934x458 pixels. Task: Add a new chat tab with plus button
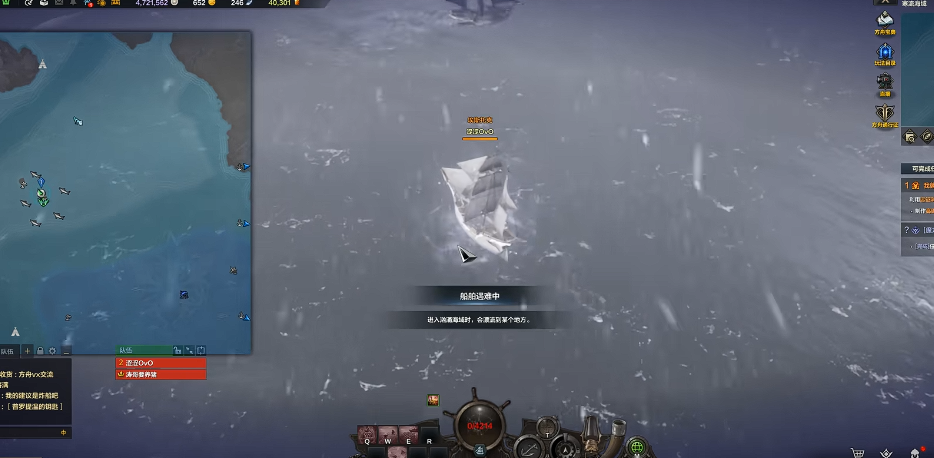(28, 351)
